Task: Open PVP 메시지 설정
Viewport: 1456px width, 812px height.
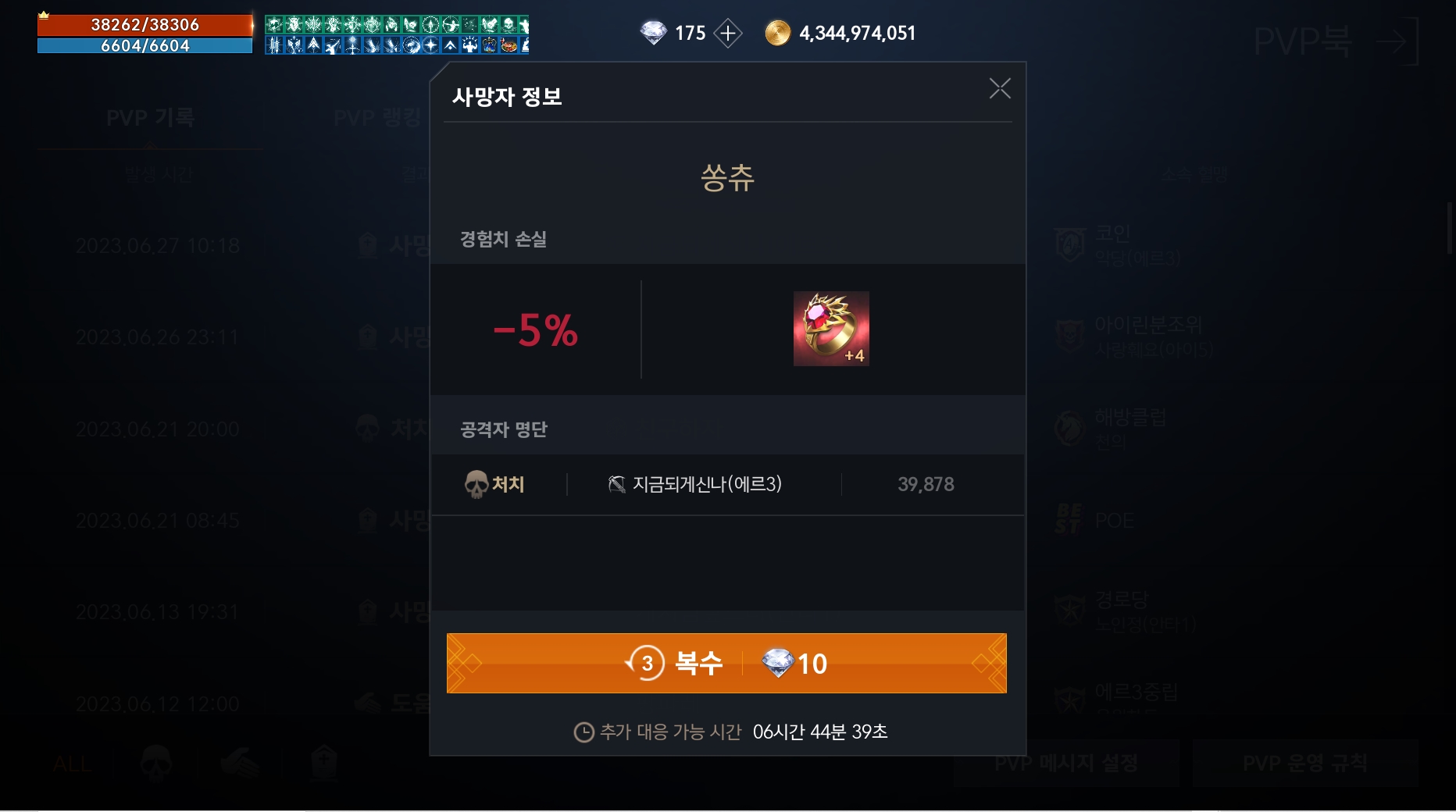Action: (1065, 763)
